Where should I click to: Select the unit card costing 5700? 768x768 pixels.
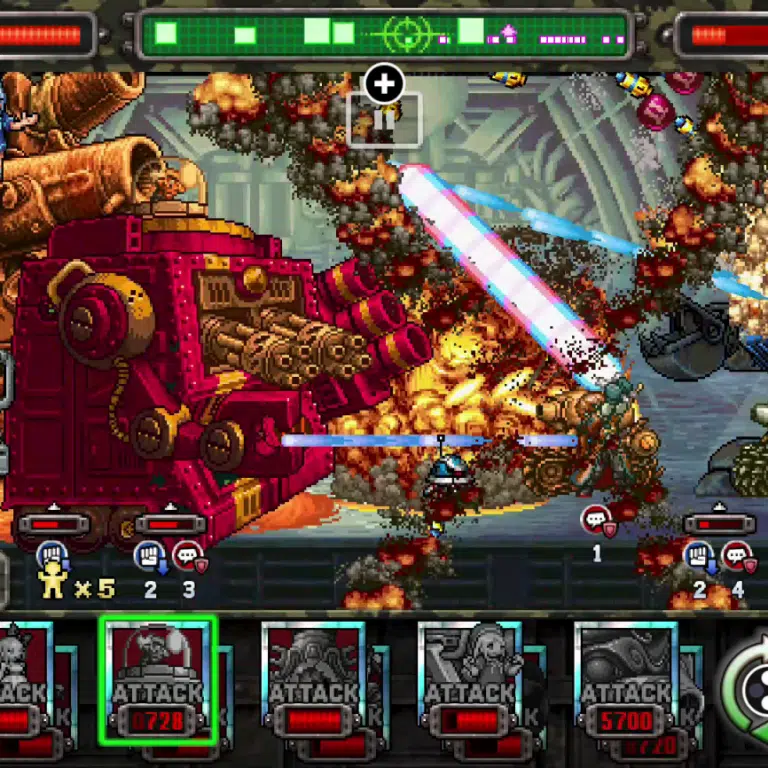point(627,682)
